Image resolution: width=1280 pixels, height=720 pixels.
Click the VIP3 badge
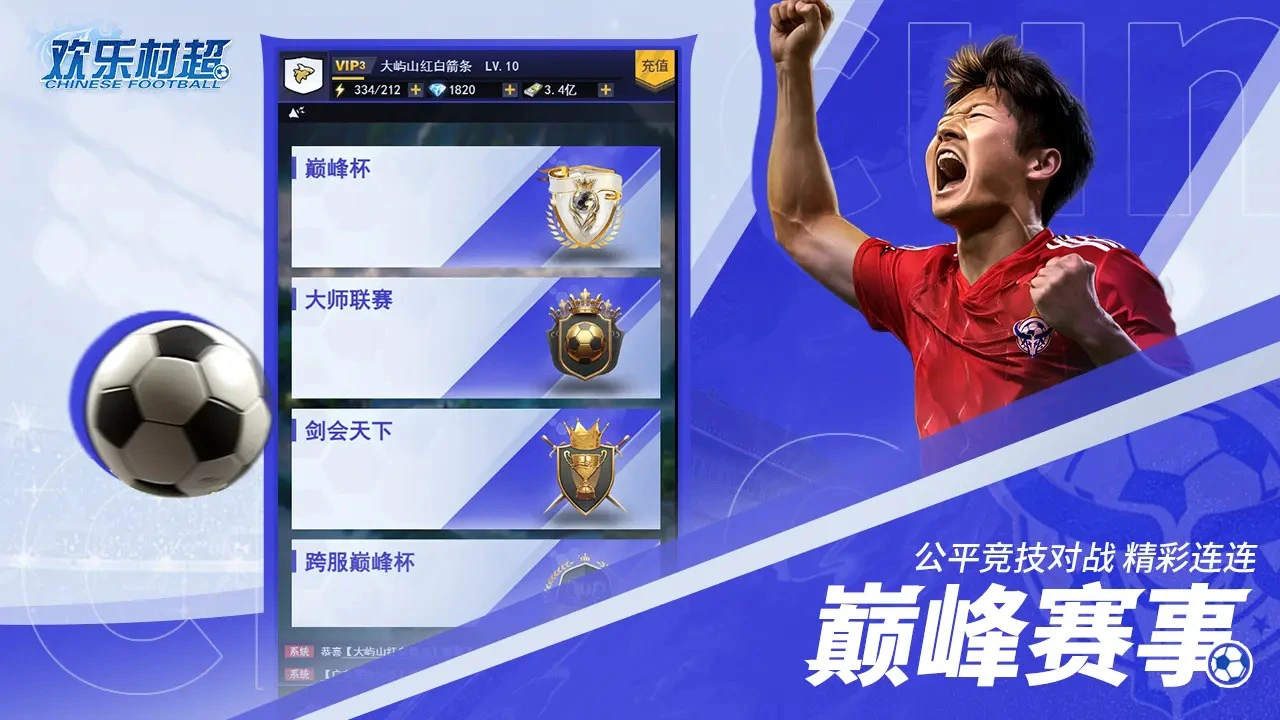[x=350, y=64]
